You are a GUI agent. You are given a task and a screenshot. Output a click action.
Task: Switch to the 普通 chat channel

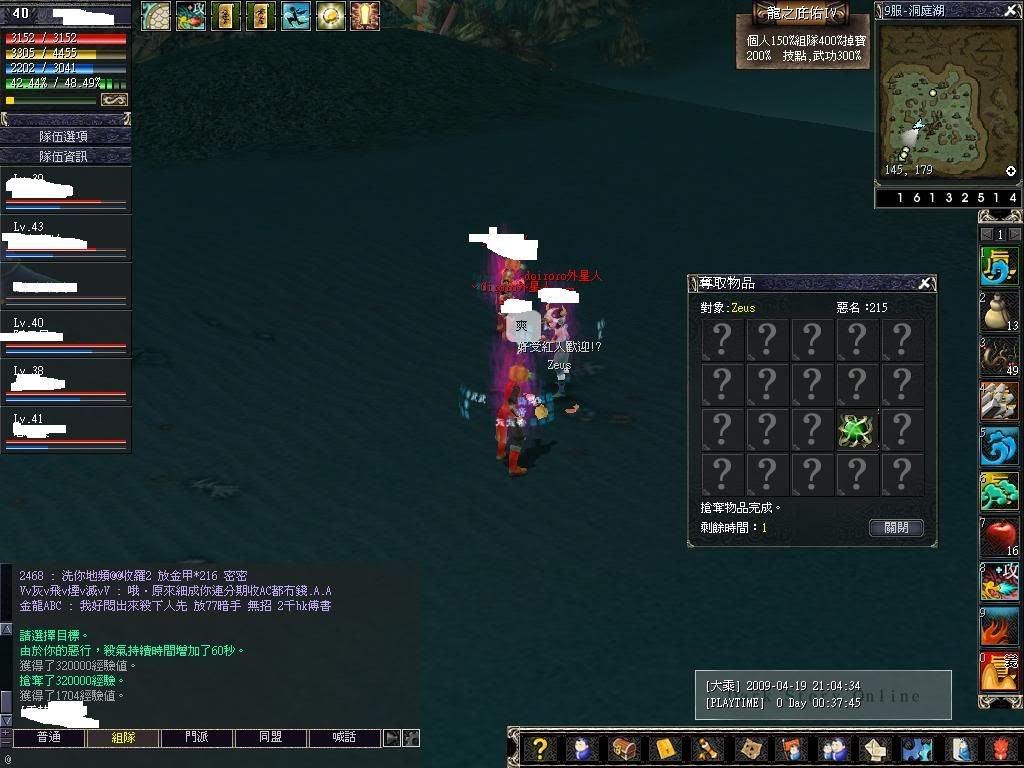(x=48, y=738)
